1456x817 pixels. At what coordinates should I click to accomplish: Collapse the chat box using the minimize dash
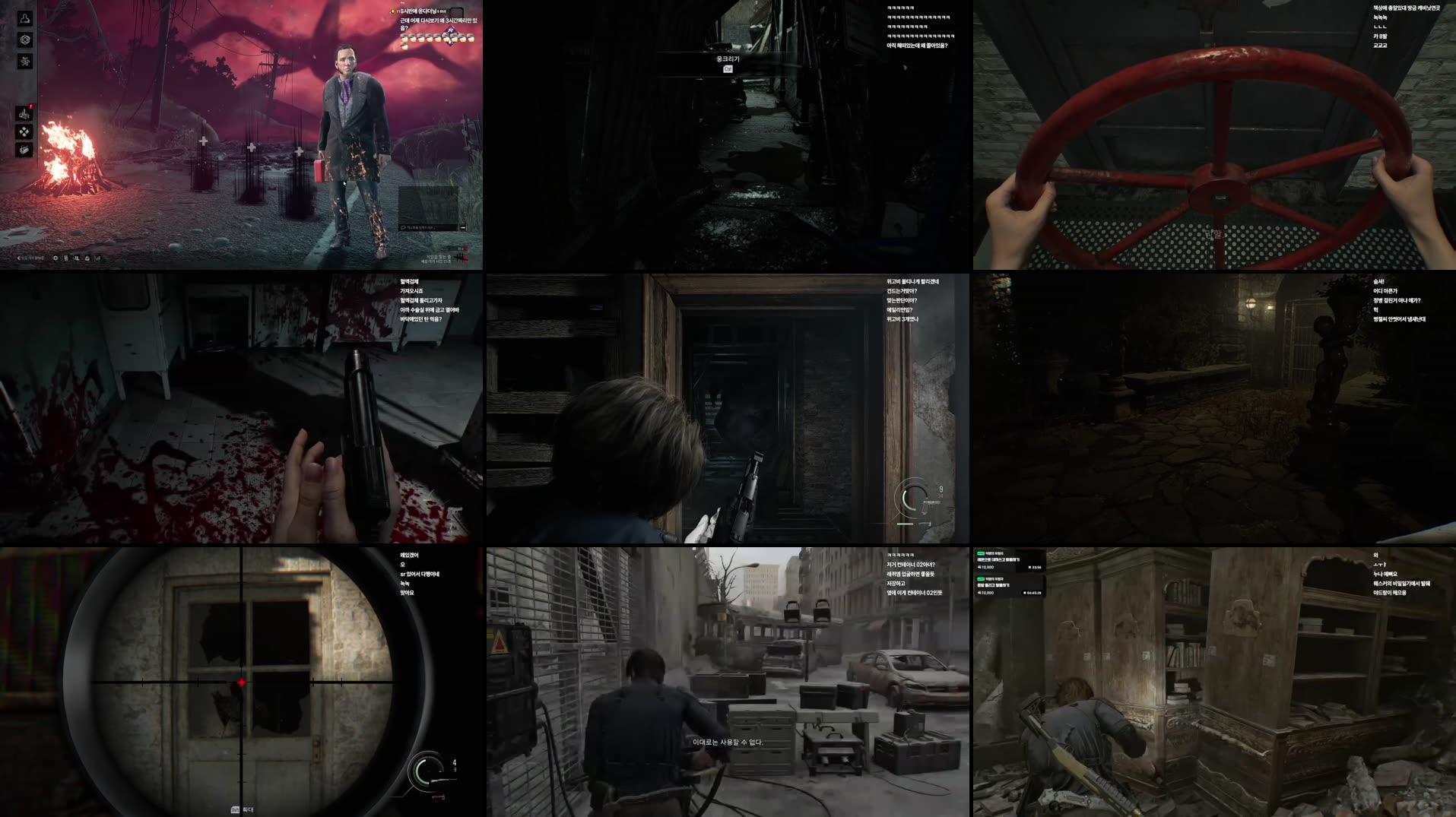[462, 227]
